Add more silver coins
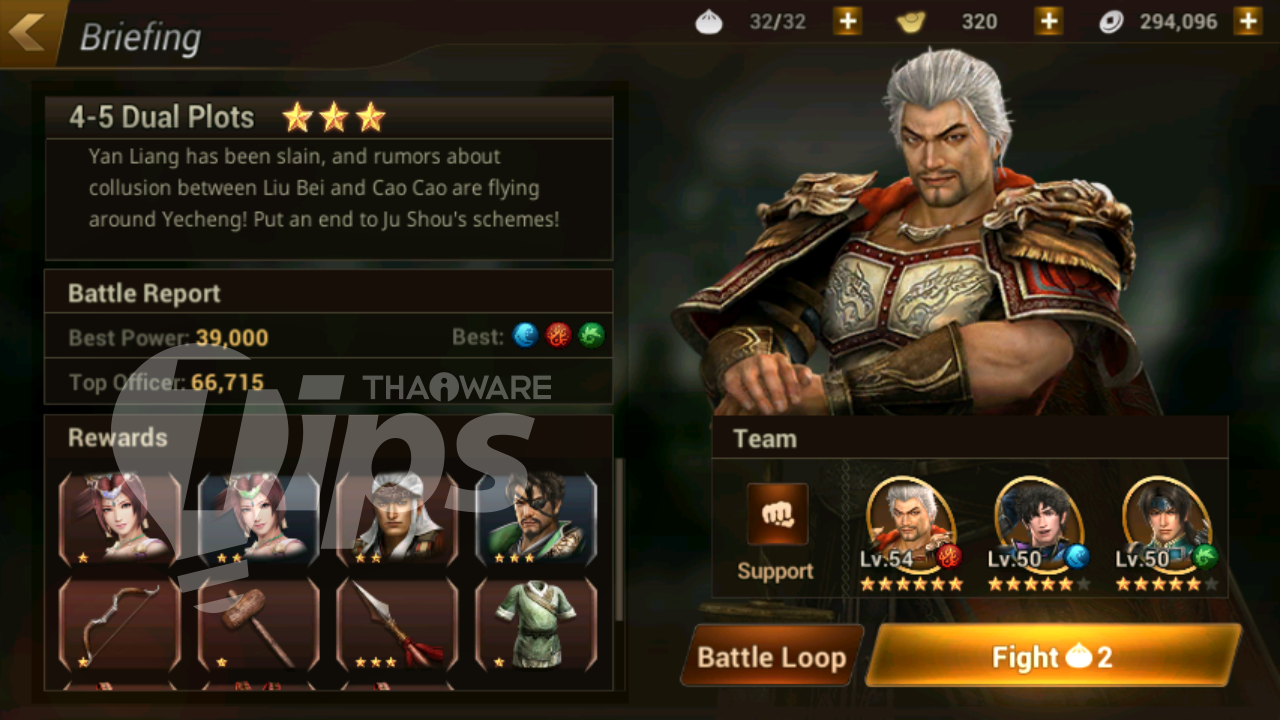Viewport: 1280px width, 720px height. (x=1247, y=21)
